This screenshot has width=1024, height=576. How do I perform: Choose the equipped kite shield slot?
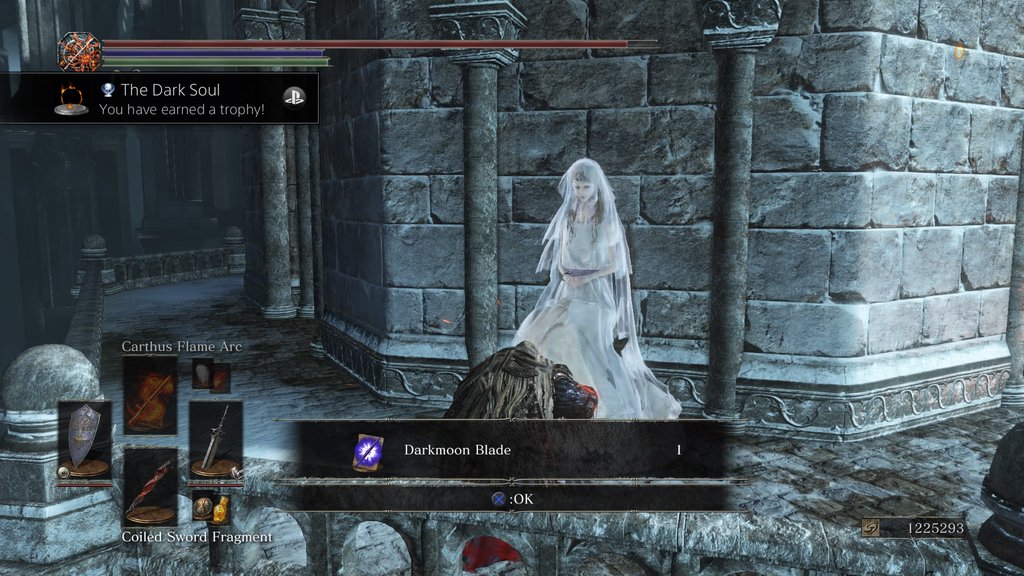[x=84, y=439]
